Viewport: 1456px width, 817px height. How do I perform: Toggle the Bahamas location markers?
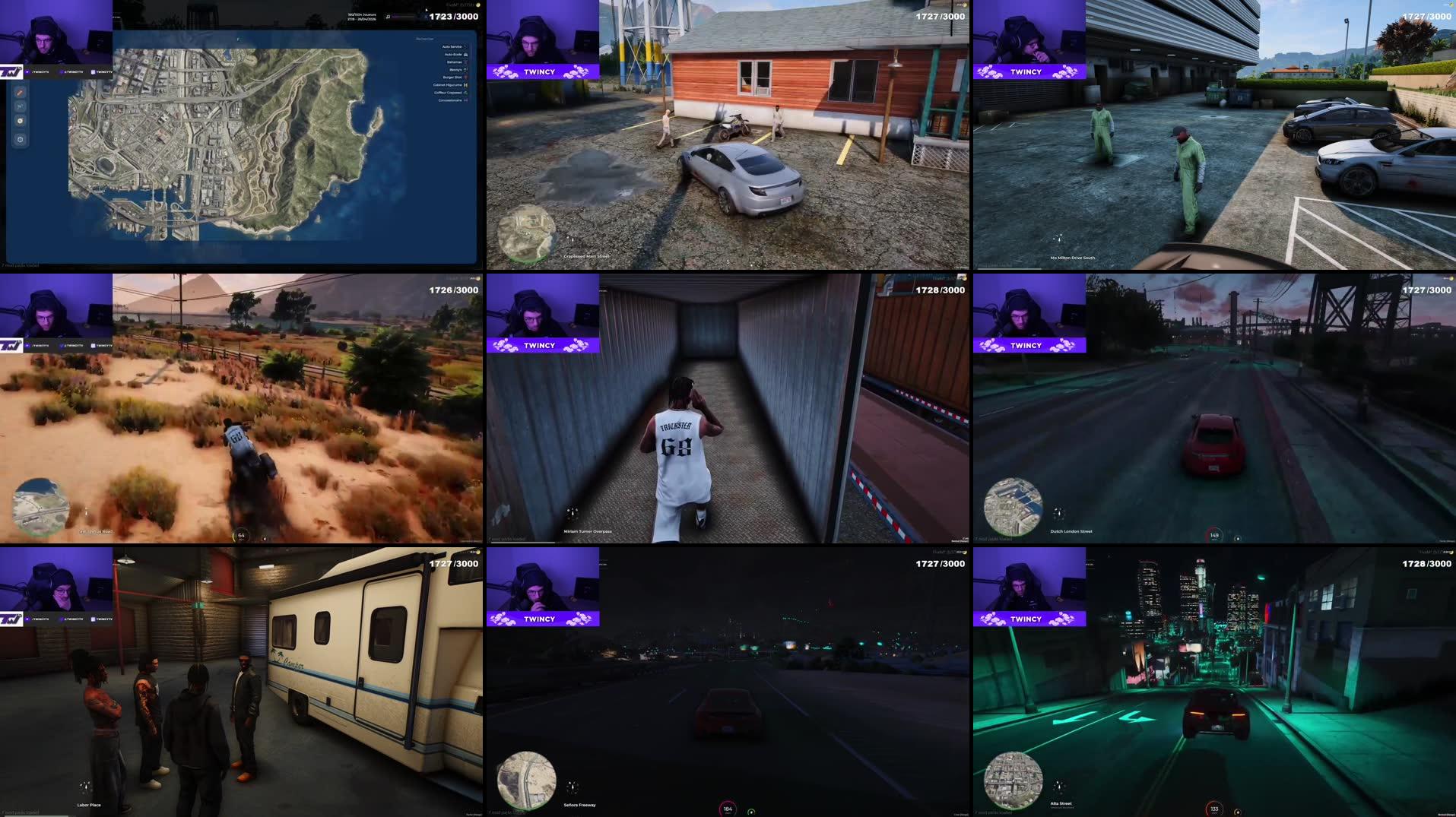[466, 62]
